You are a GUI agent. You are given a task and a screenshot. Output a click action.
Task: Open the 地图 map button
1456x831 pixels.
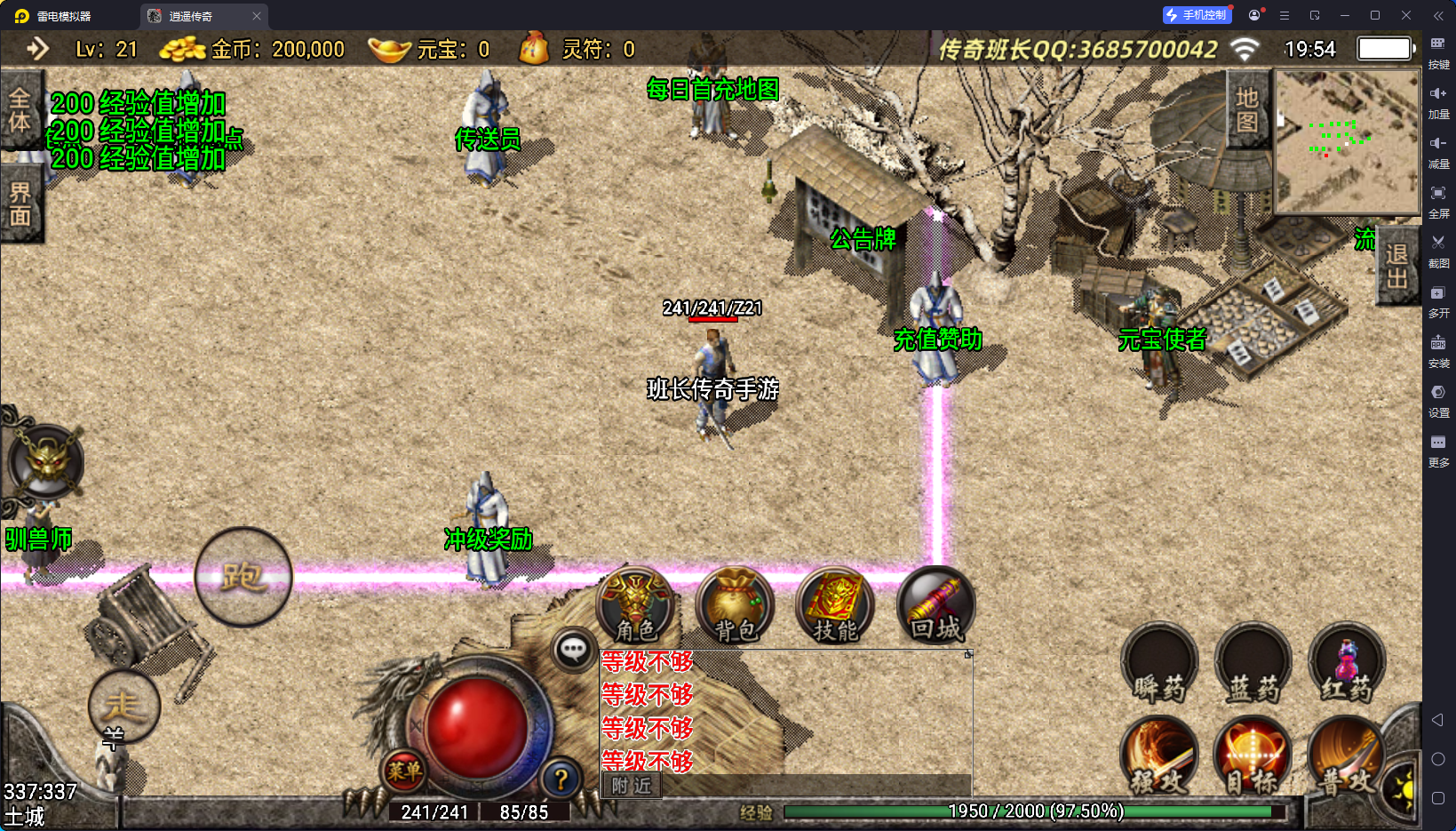point(1247,110)
